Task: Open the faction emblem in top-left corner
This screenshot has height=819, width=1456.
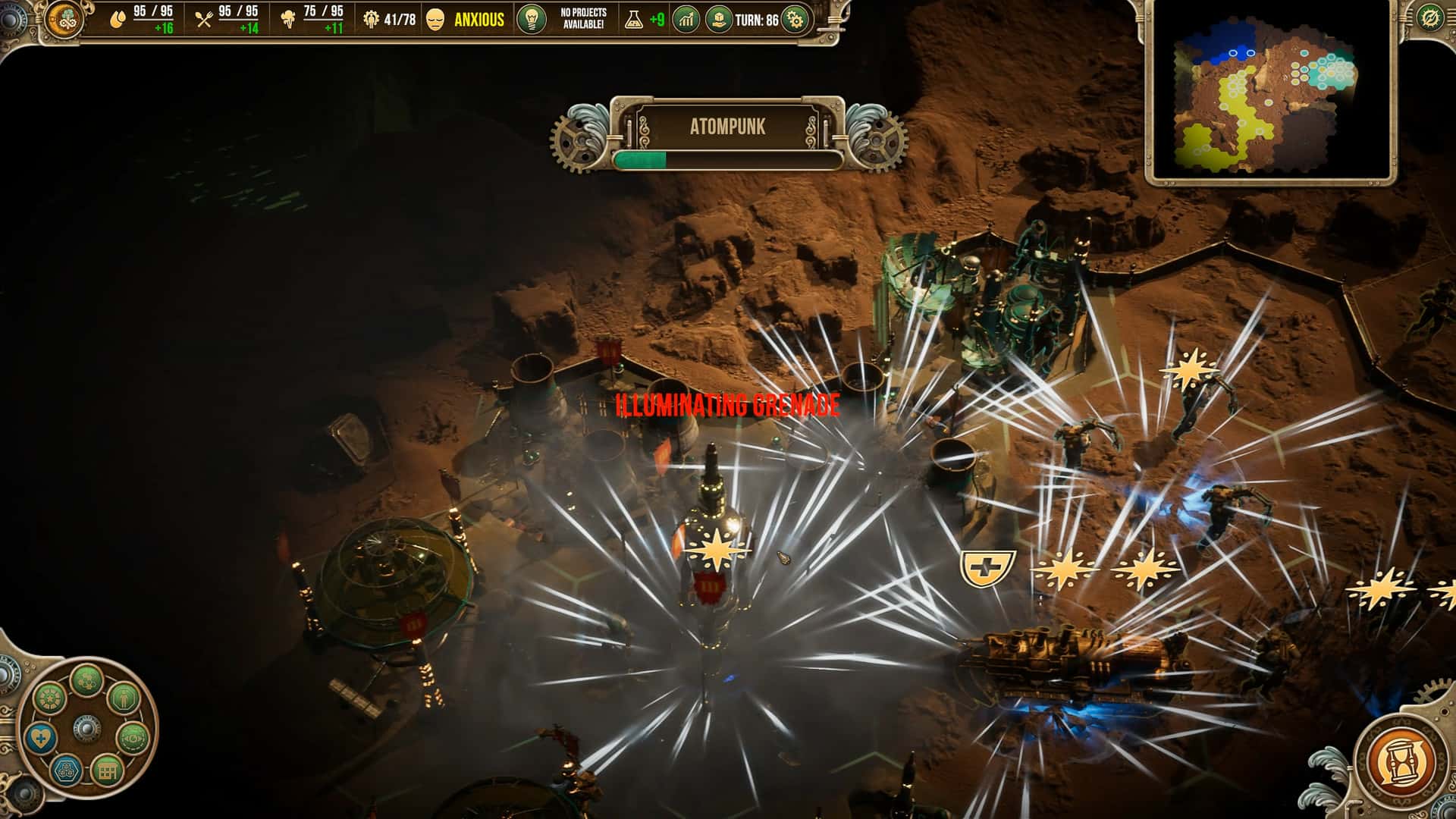Action: [x=65, y=20]
